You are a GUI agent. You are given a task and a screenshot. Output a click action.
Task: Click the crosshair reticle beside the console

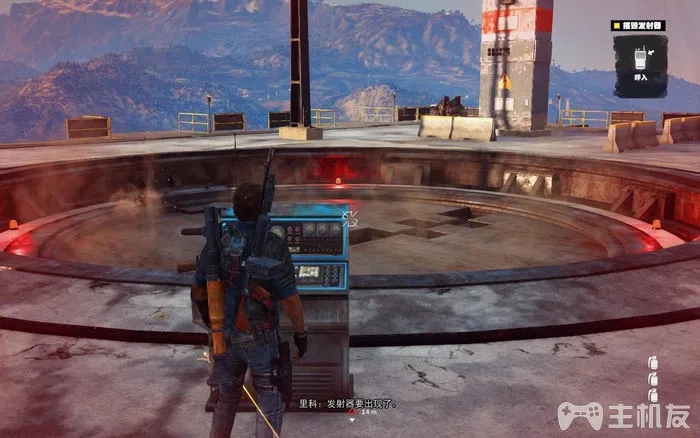tap(351, 213)
